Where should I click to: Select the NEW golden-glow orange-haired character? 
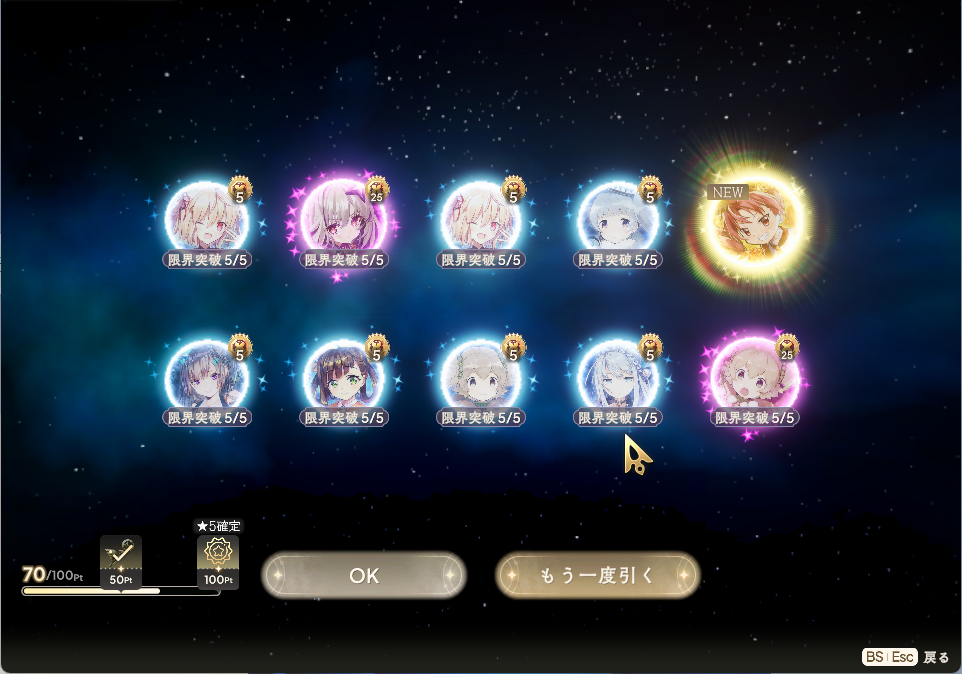tap(752, 227)
